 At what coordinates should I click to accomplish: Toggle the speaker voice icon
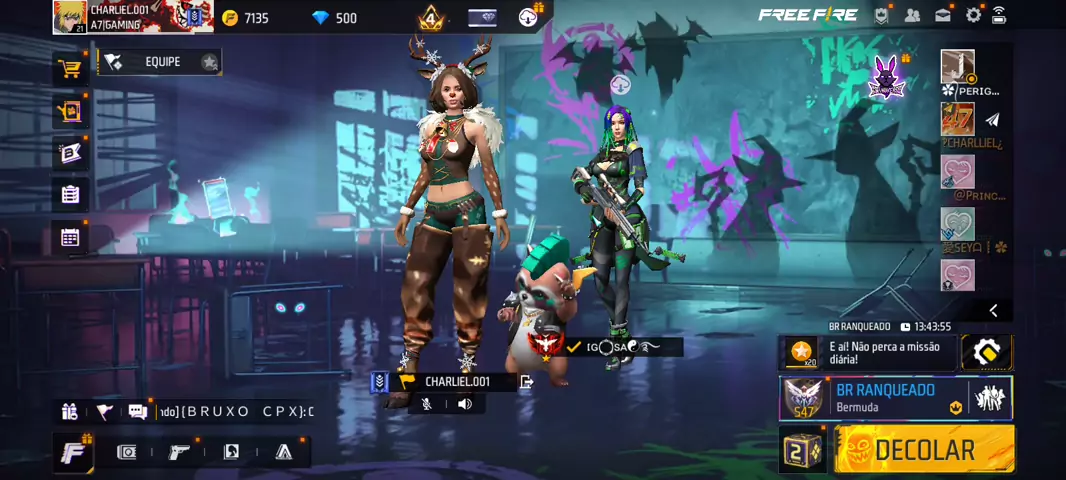pyautogui.click(x=464, y=404)
